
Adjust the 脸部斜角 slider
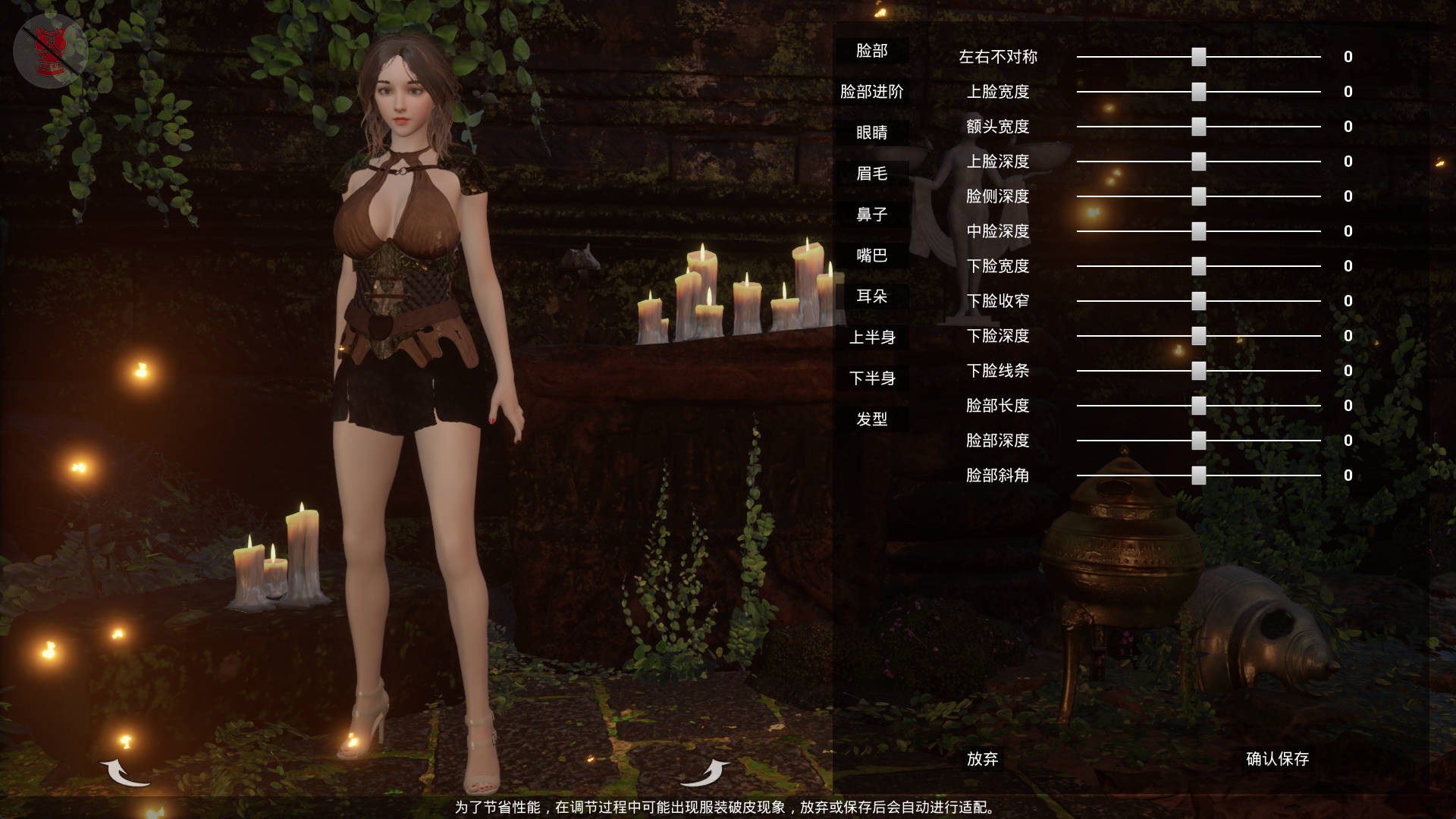click(x=1198, y=475)
